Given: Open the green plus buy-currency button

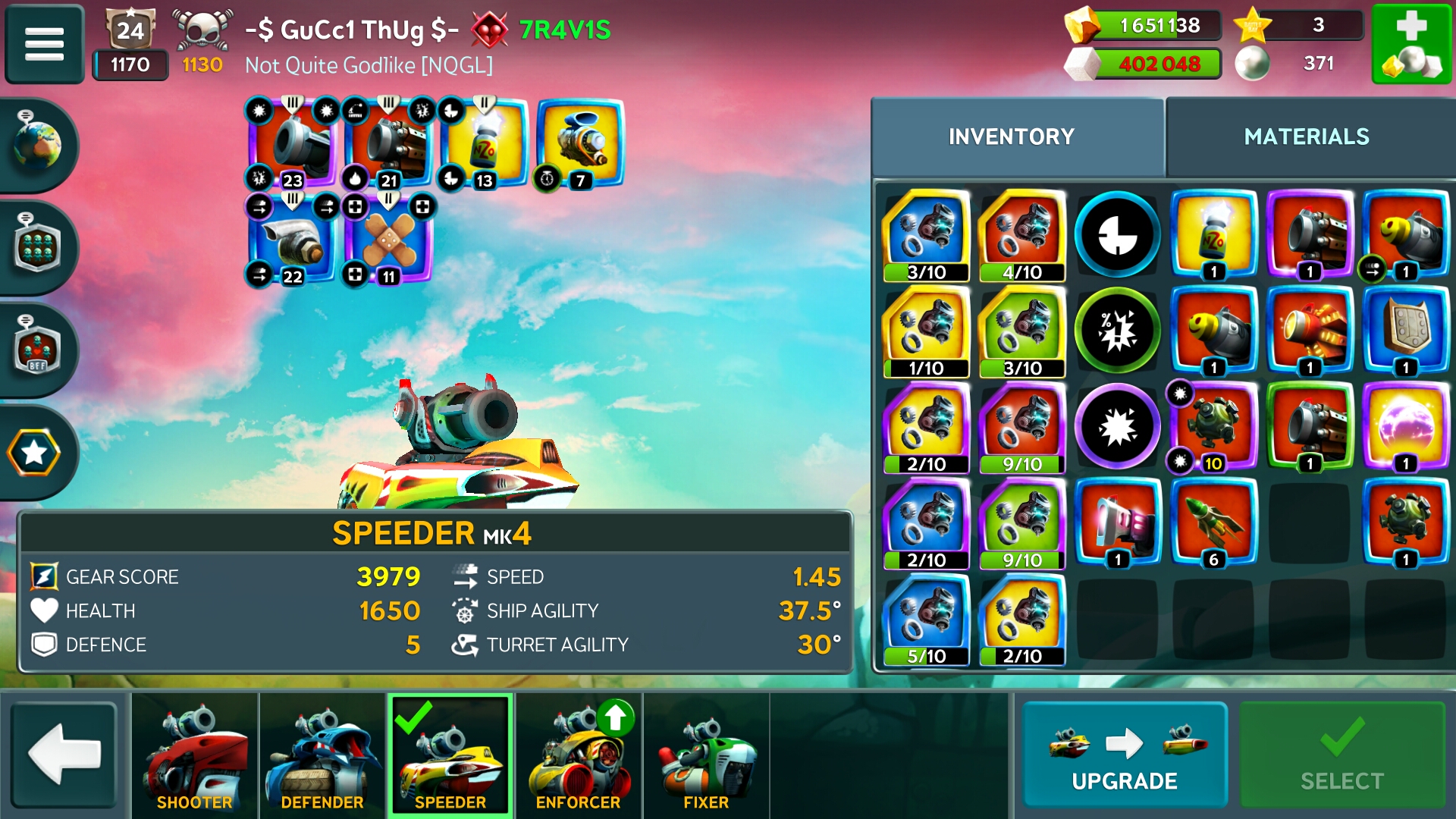Looking at the screenshot, I should (1410, 44).
